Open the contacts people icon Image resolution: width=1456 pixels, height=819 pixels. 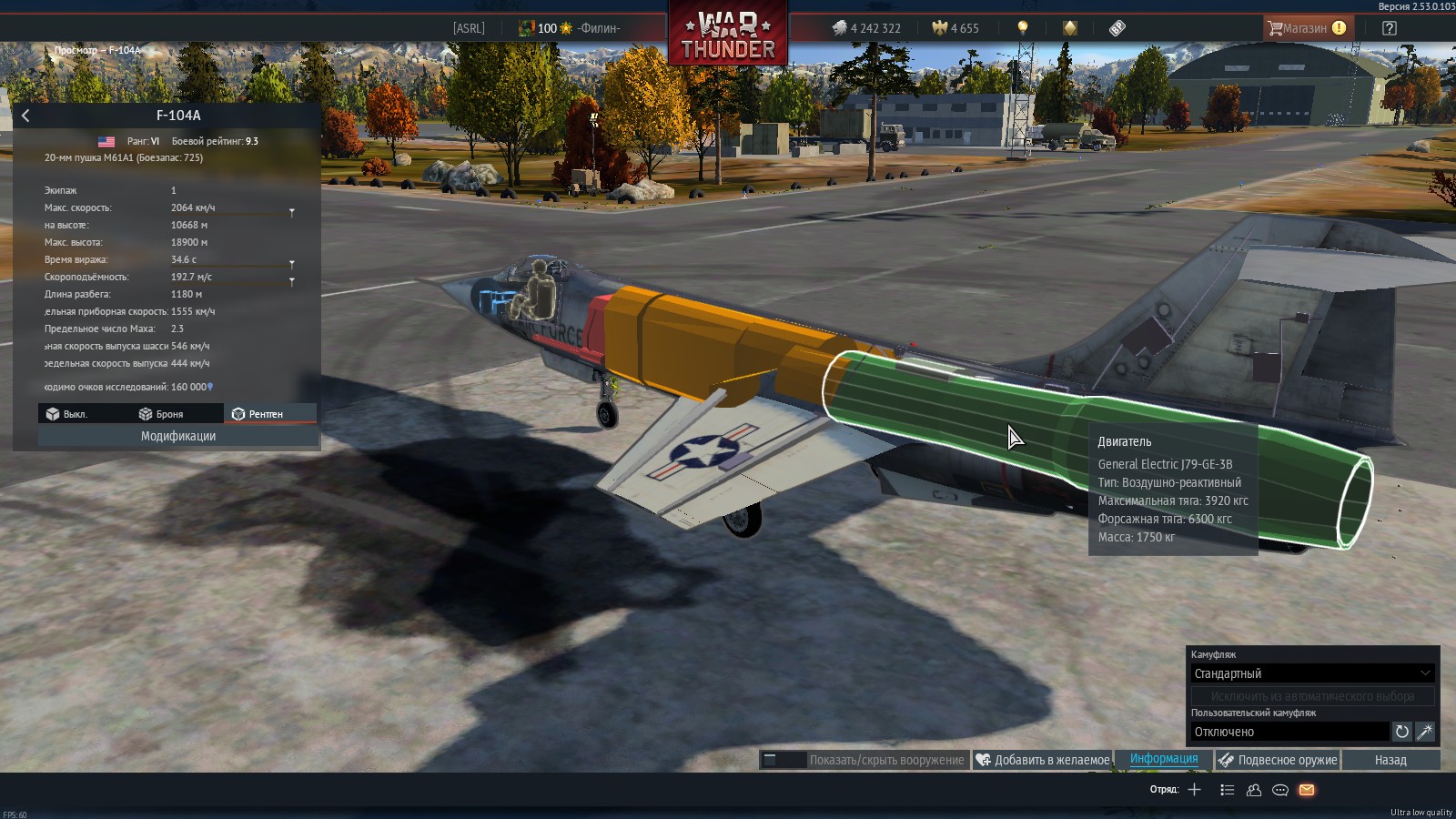click(x=1253, y=790)
